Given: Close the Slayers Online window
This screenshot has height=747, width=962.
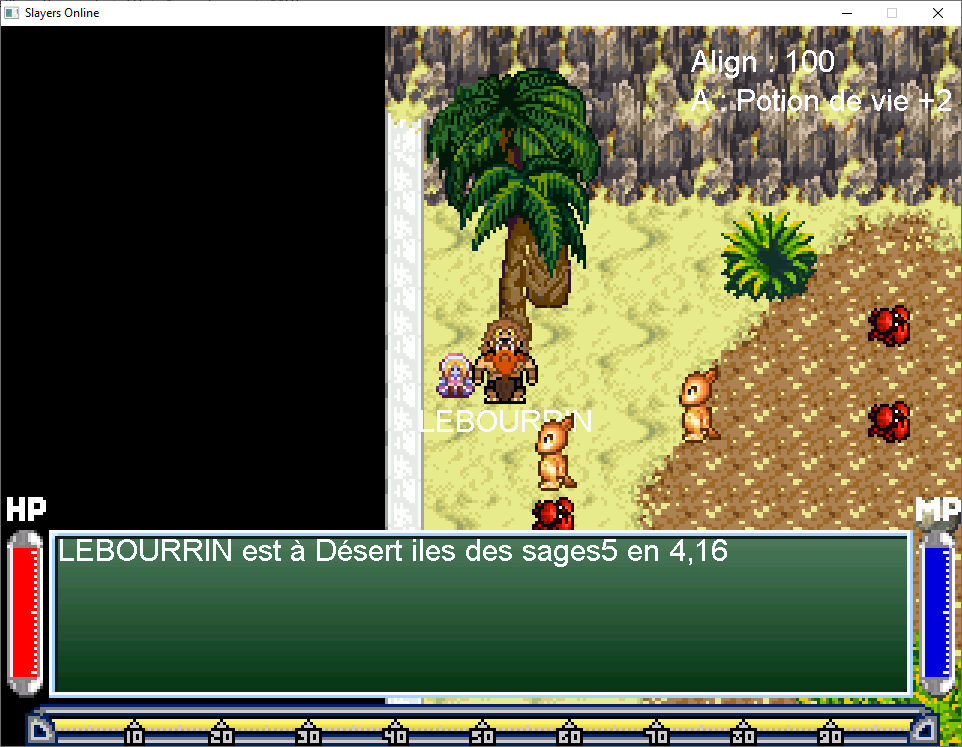Looking at the screenshot, I should tap(937, 13).
